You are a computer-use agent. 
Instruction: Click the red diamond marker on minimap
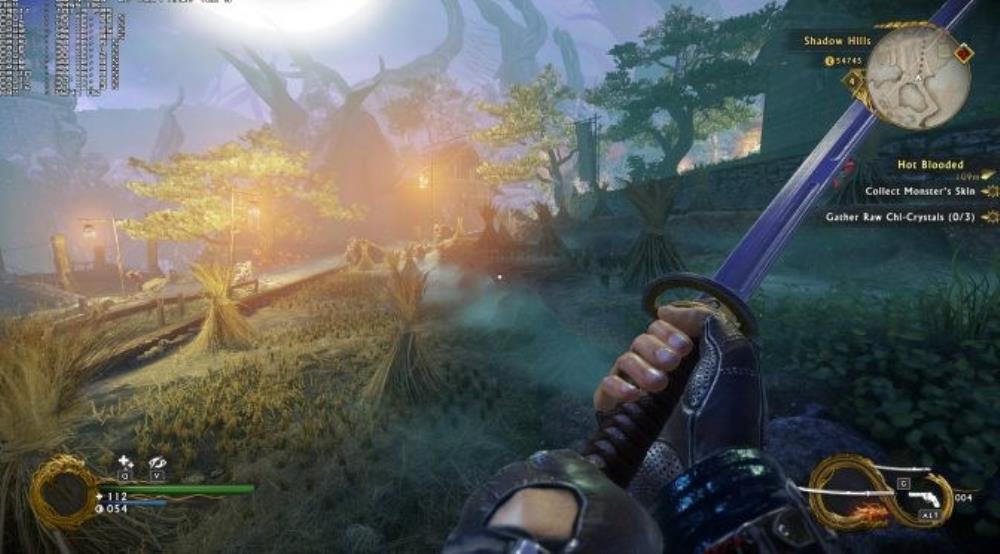(962, 53)
